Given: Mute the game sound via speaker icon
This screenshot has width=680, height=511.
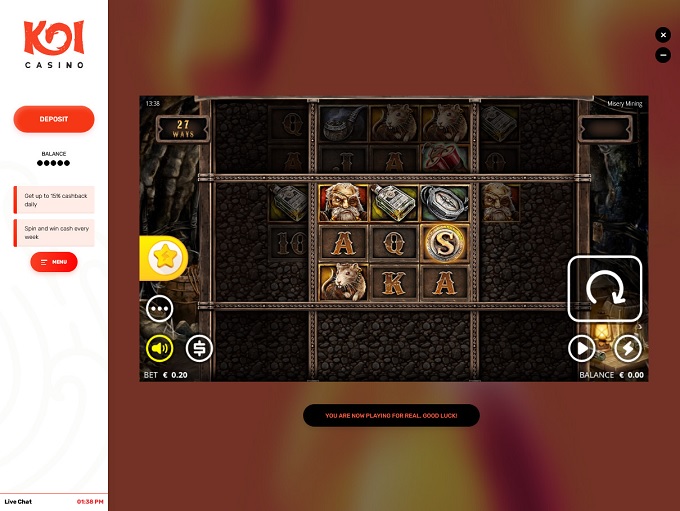Looking at the screenshot, I should tap(160, 348).
